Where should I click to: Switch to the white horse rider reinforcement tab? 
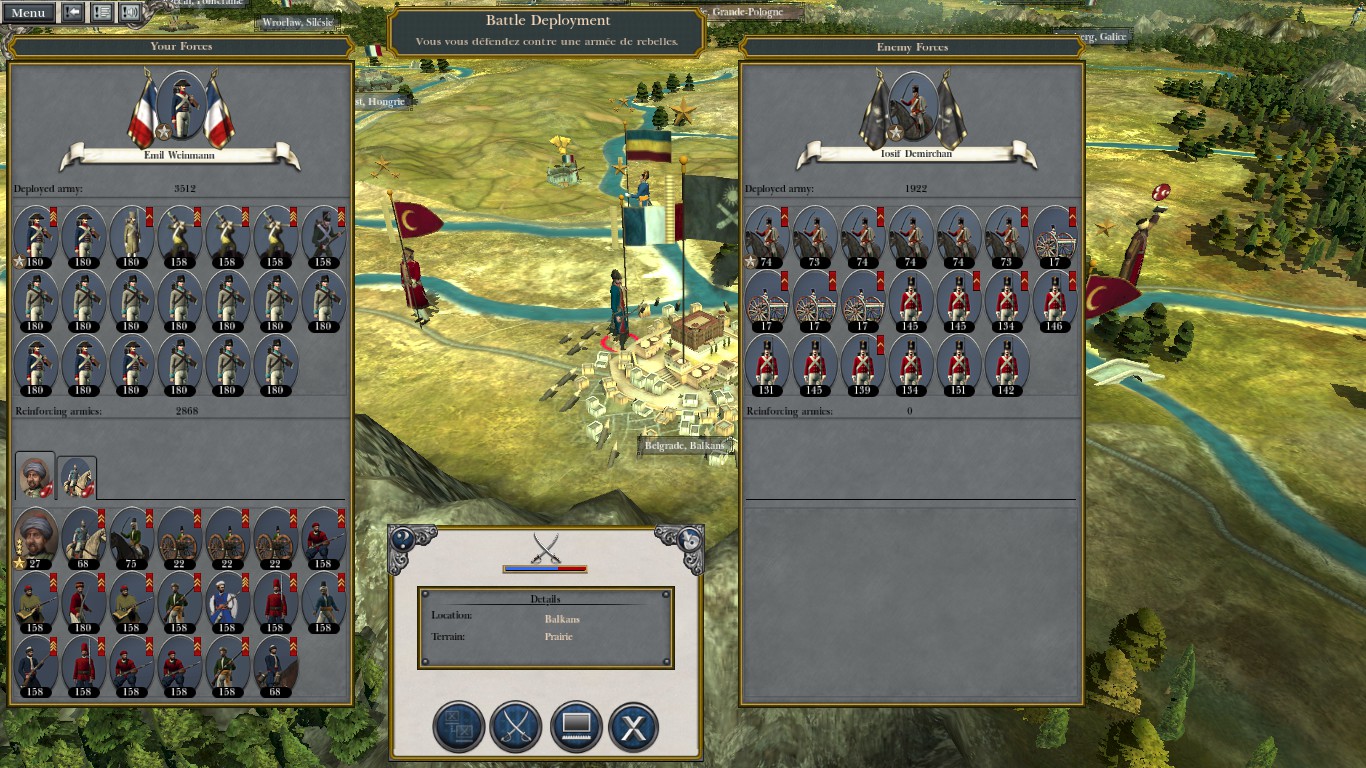[77, 478]
